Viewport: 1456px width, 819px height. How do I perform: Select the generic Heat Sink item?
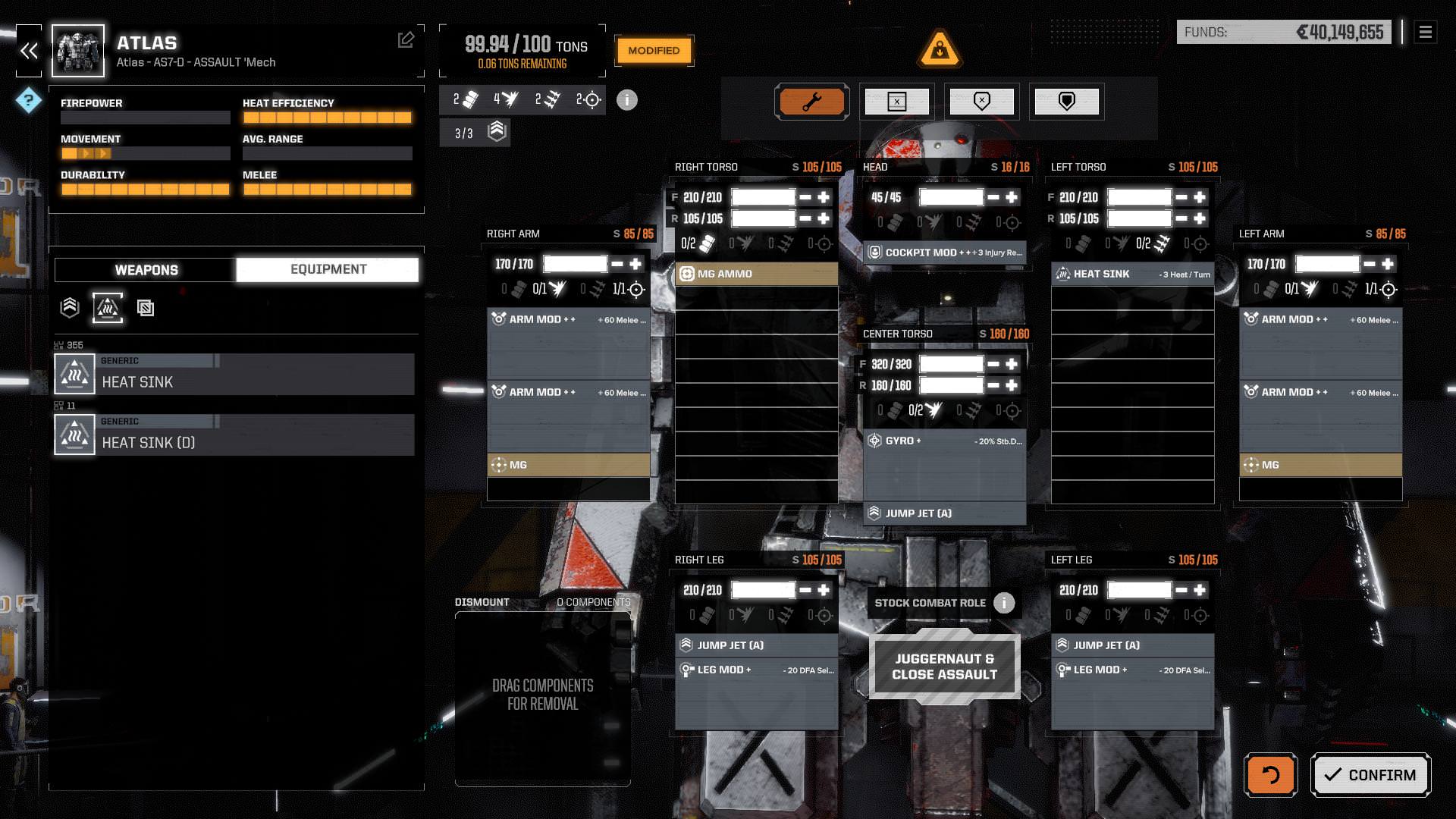pyautogui.click(x=234, y=374)
